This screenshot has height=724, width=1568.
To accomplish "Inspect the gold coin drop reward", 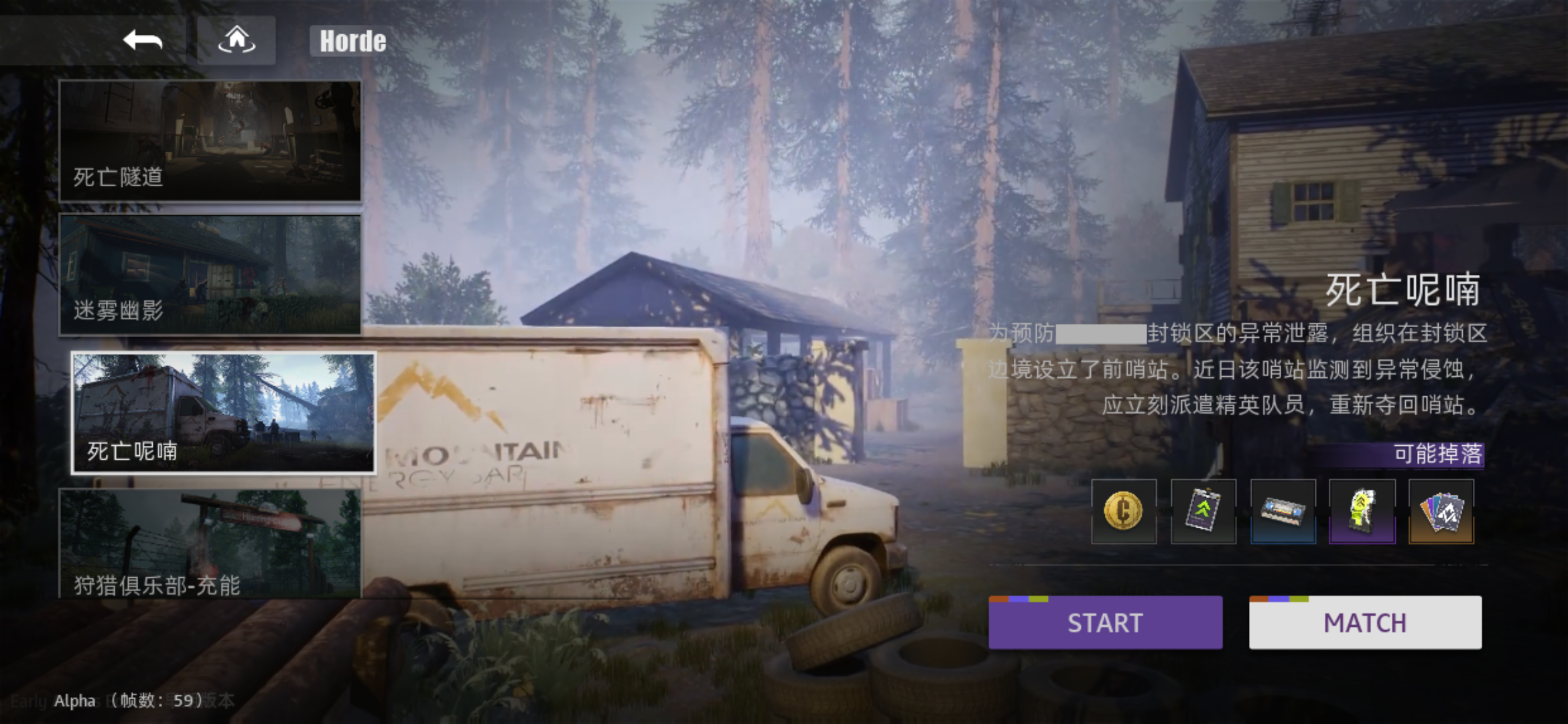I will (1124, 511).
